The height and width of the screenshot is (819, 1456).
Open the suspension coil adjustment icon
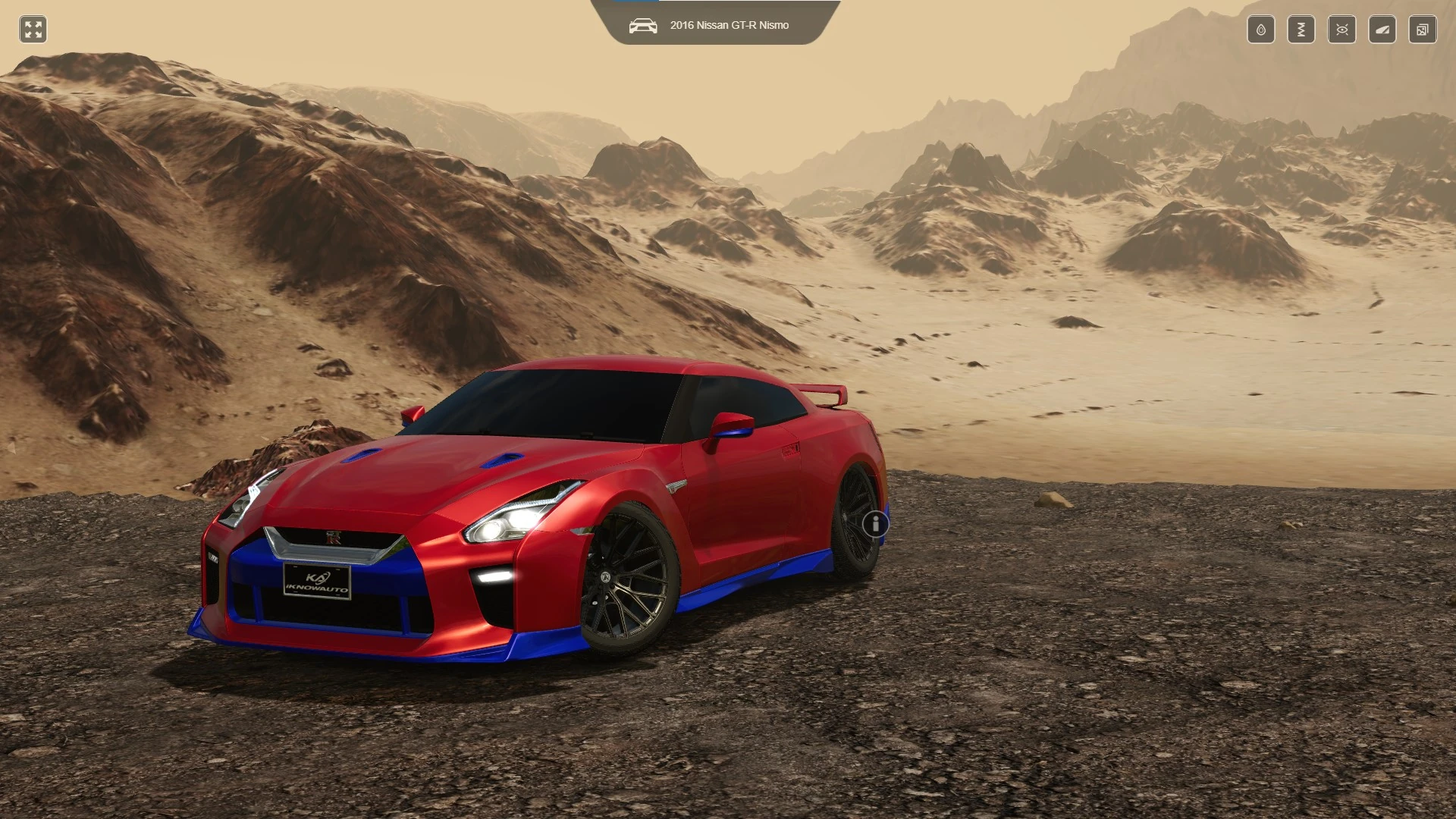point(1301,30)
